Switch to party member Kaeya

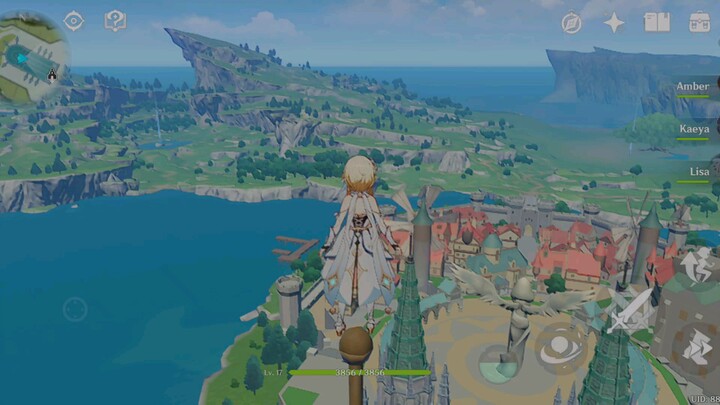tap(694, 130)
